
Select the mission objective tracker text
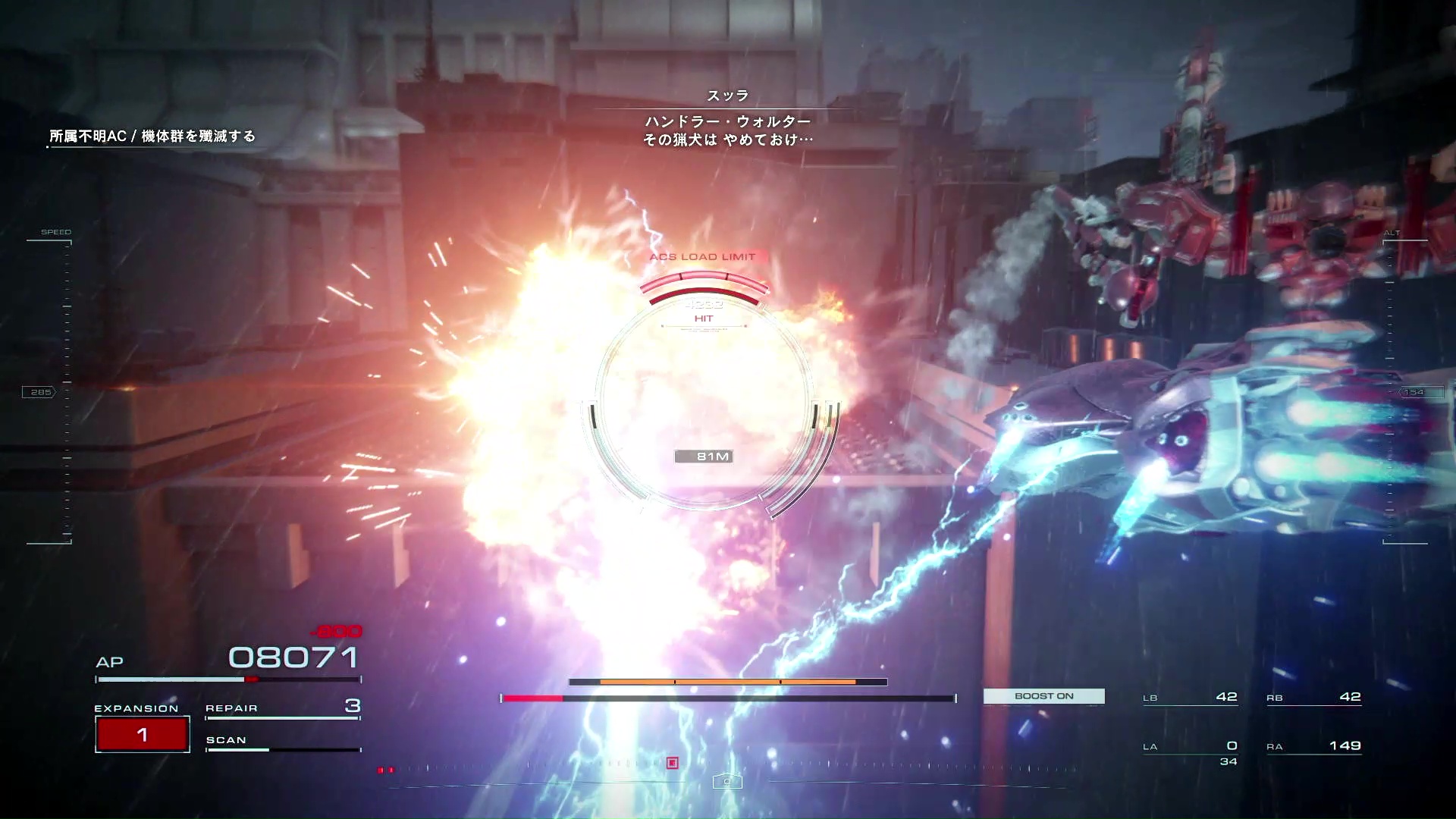click(x=152, y=136)
